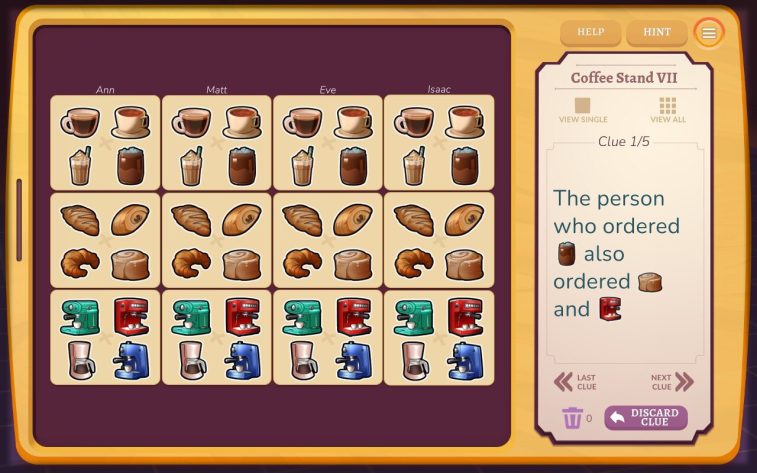This screenshot has height=473, width=757.
Task: Select Eve's red espresso machine tile
Action: (353, 316)
